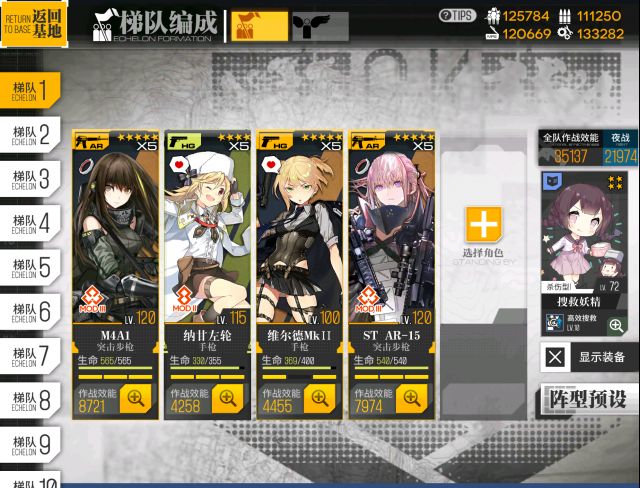Open the 阵型预设 formation presets
Image resolution: width=640 pixels, height=488 pixels.
pyautogui.click(x=589, y=399)
